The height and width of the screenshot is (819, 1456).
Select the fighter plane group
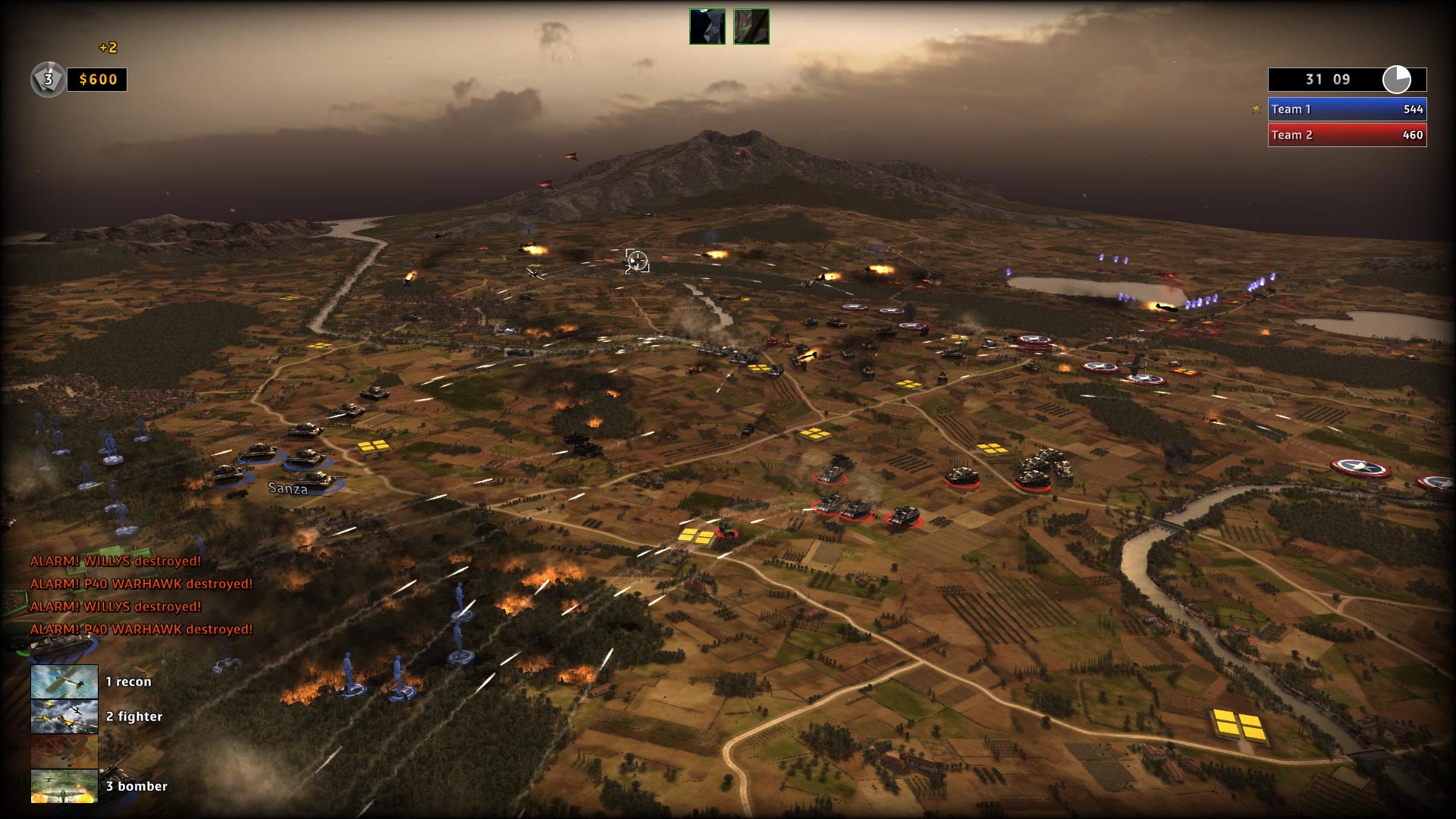[64, 716]
